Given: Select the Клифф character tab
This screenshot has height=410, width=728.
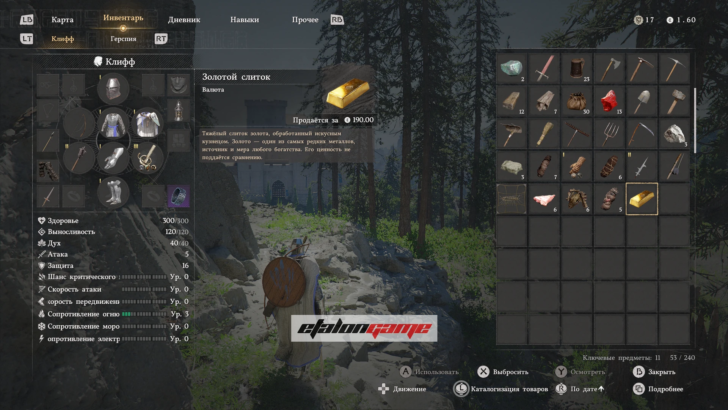Looking at the screenshot, I should (63, 39).
